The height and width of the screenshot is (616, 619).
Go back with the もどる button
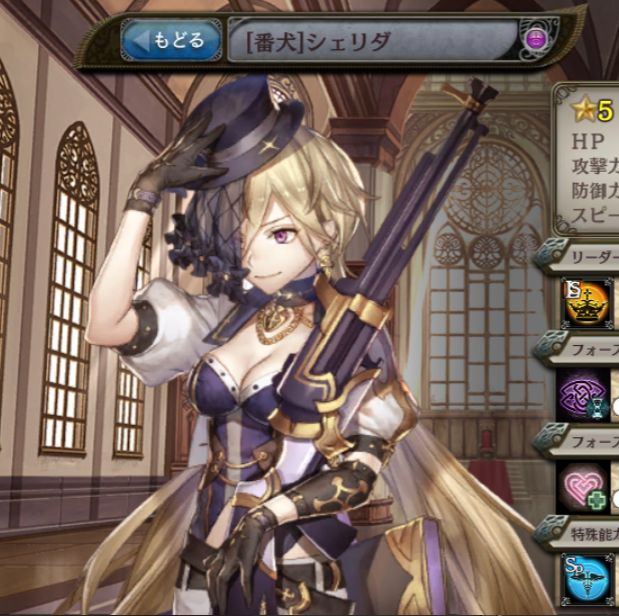coord(171,41)
